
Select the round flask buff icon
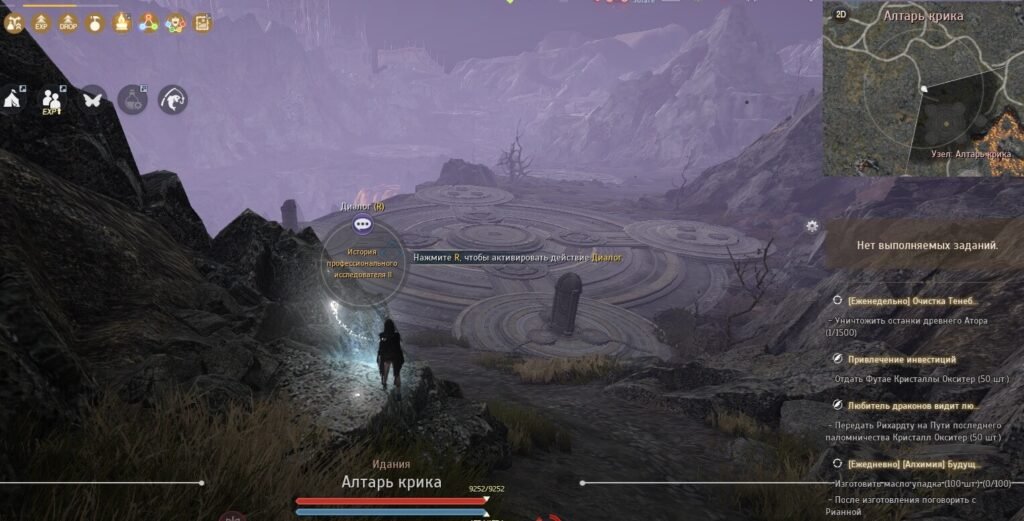95,22
